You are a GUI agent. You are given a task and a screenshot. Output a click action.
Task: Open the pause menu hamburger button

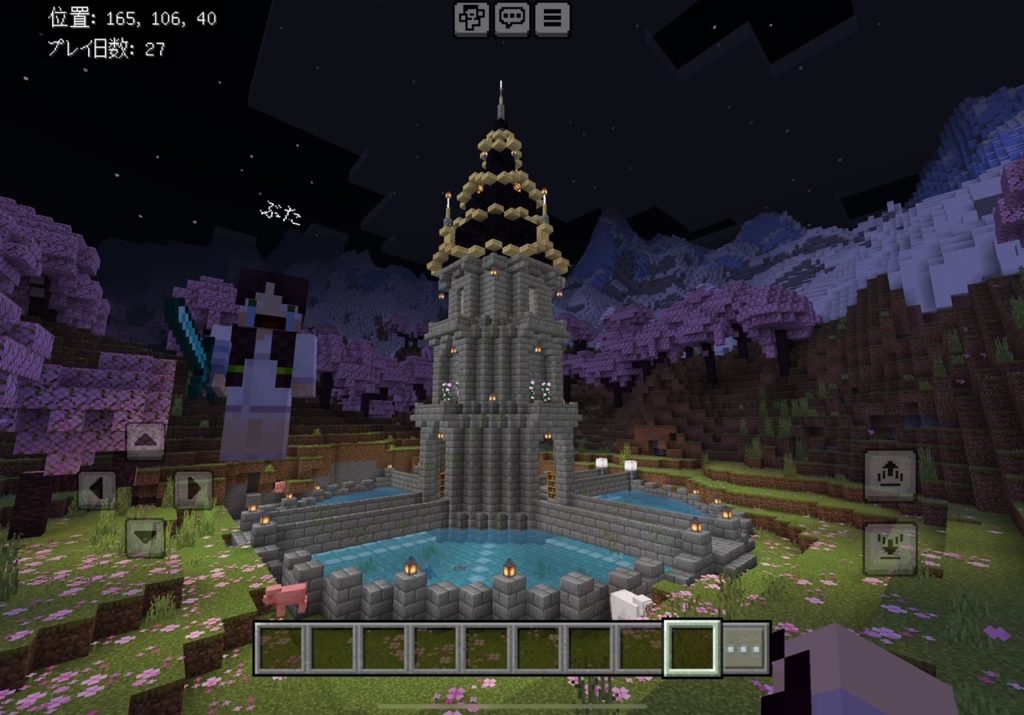[551, 18]
